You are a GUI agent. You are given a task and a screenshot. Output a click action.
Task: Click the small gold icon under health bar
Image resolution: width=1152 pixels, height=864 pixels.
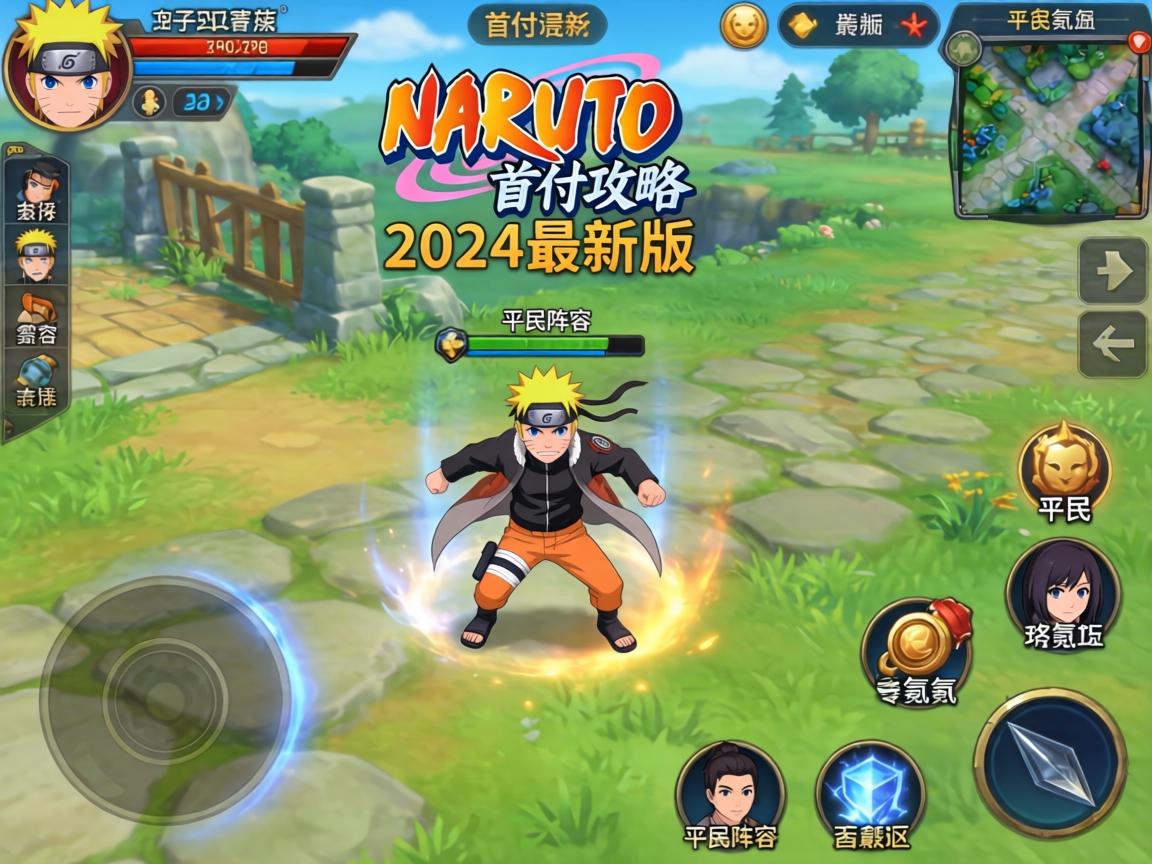pos(149,102)
